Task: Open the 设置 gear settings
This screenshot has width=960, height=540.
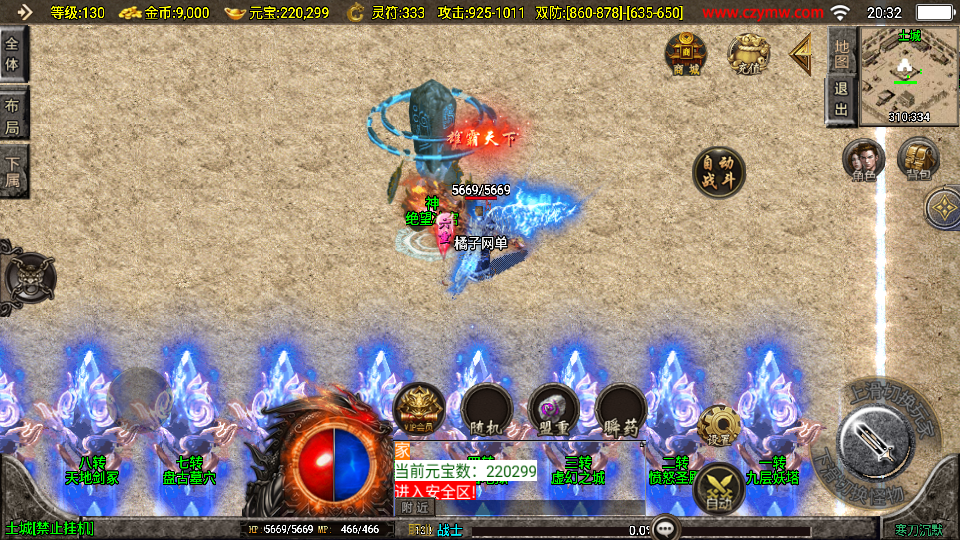Action: pos(718,425)
